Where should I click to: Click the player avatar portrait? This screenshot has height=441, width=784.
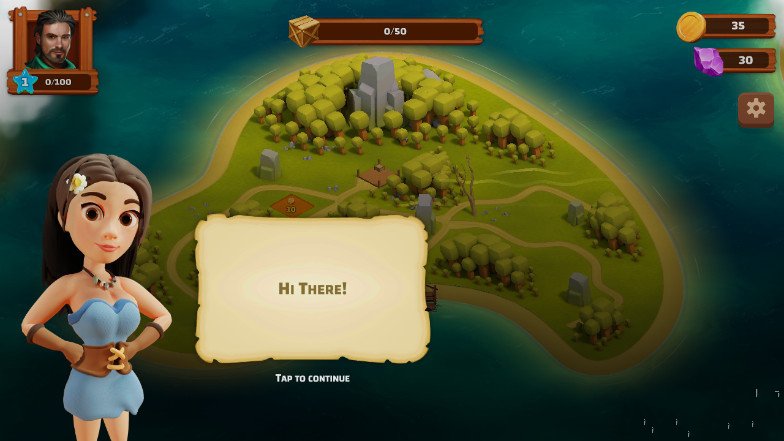pos(54,40)
